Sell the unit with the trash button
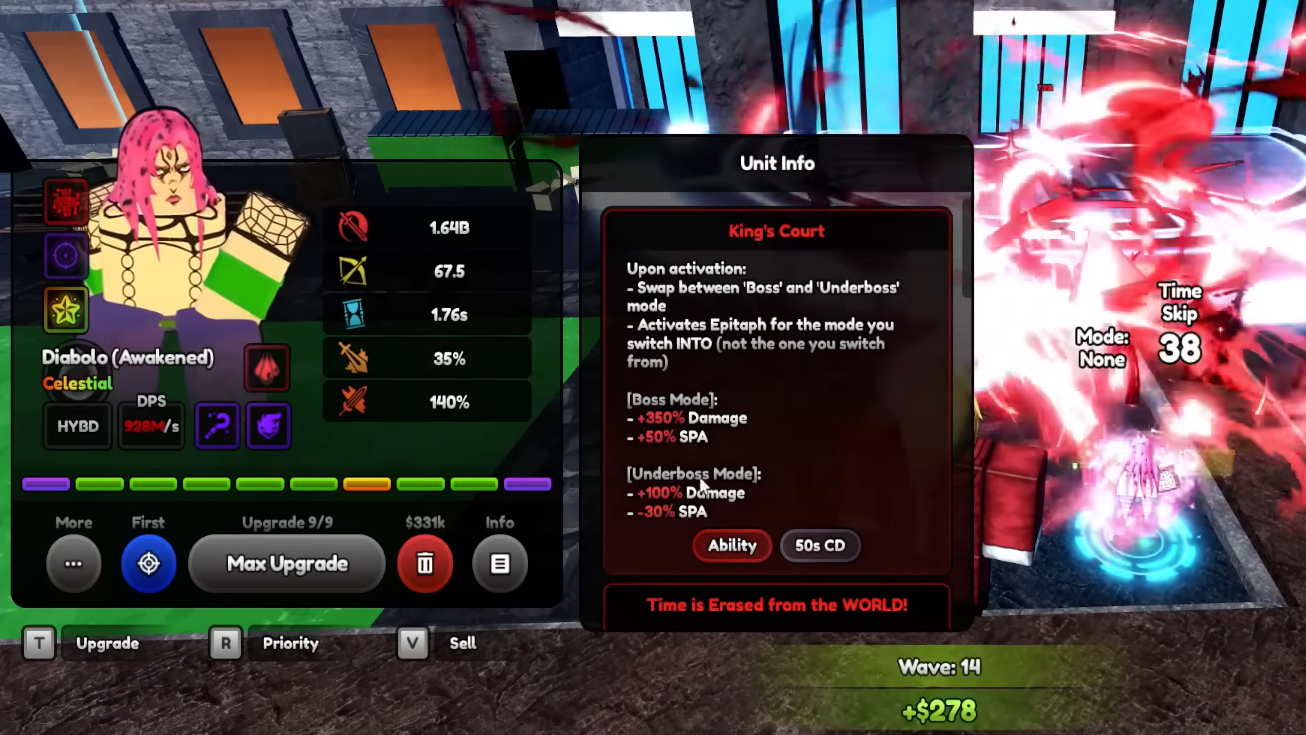 425,564
